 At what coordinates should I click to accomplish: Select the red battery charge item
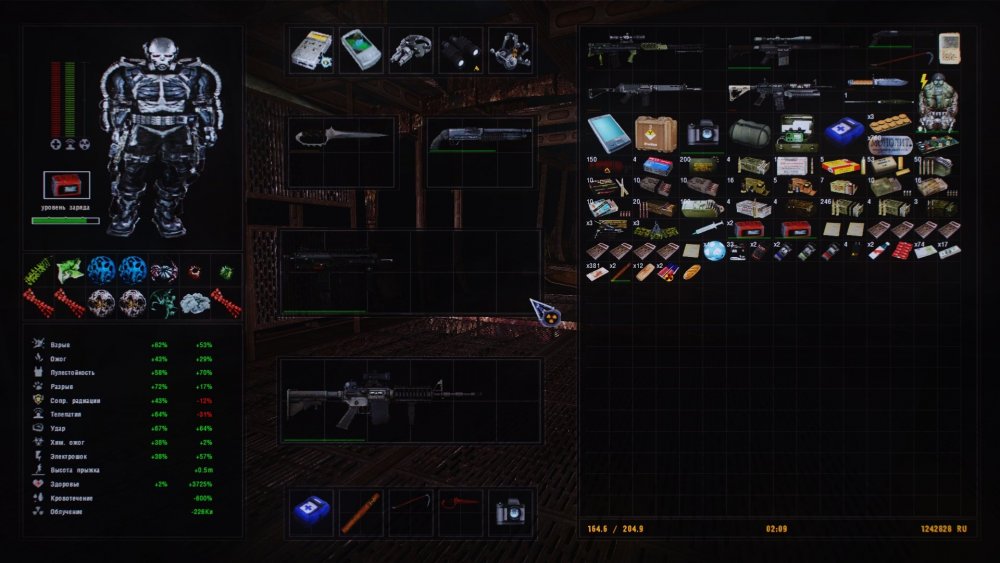[x=66, y=185]
